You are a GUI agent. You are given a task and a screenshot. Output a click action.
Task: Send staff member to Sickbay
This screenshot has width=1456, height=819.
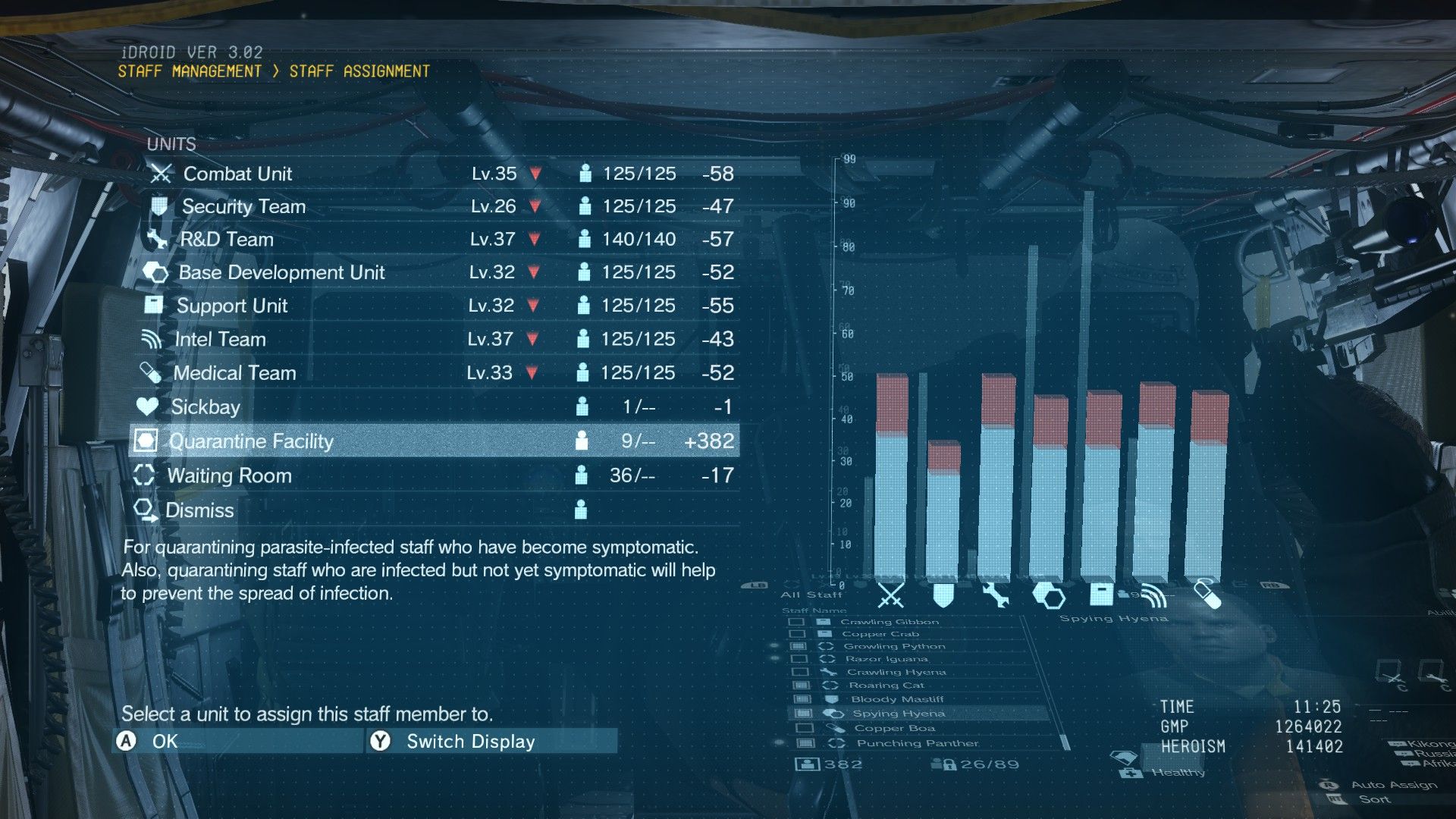(206, 407)
